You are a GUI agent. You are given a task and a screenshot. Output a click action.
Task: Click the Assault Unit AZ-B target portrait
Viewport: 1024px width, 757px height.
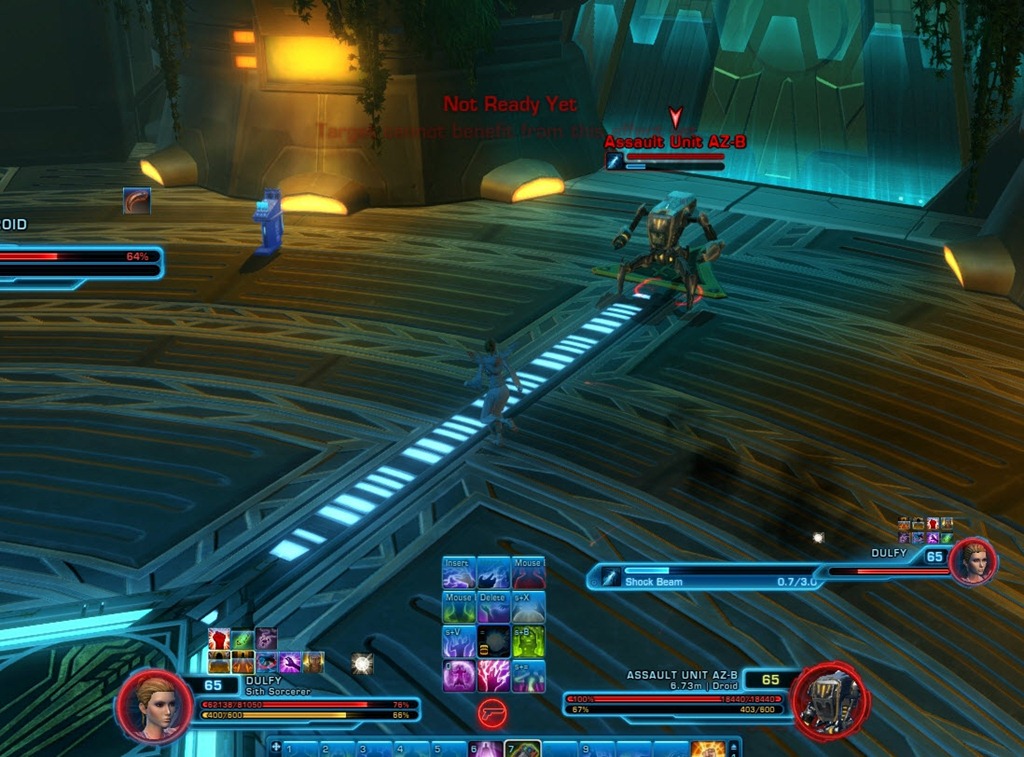click(x=829, y=700)
